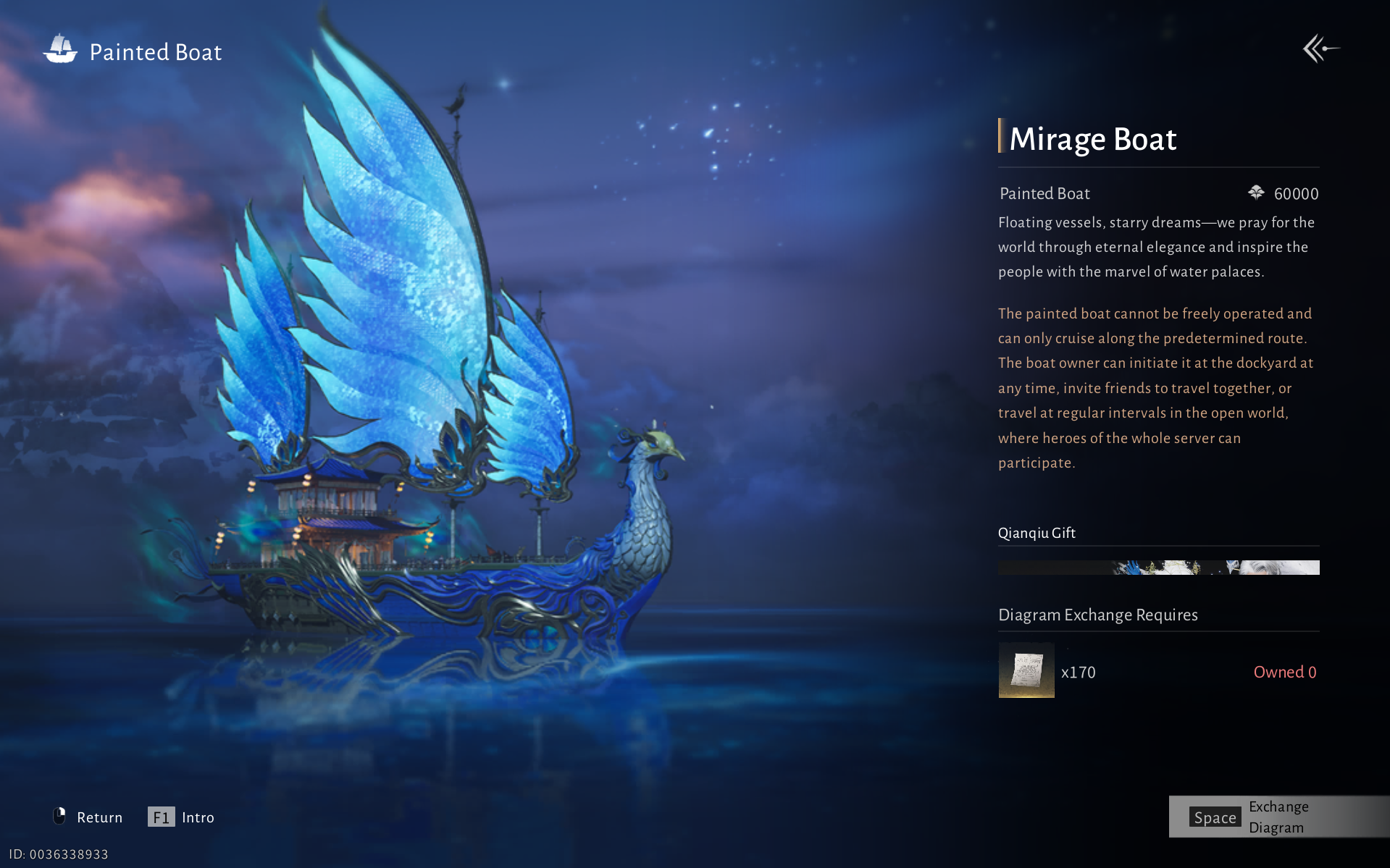Click the x170 quantity label
Screen dimensions: 1390x868
[1078, 671]
